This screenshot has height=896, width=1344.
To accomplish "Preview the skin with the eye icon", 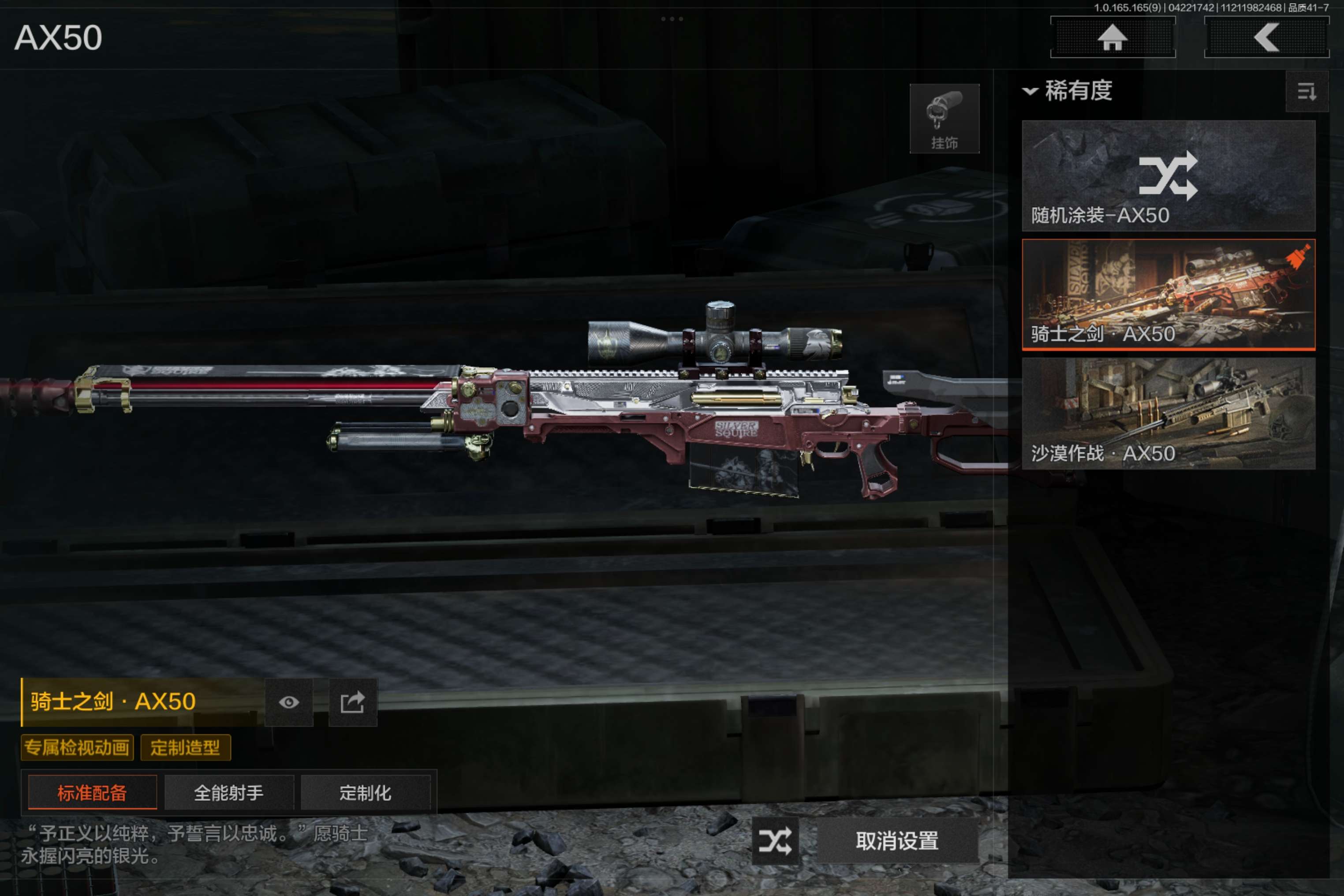I will click(288, 702).
